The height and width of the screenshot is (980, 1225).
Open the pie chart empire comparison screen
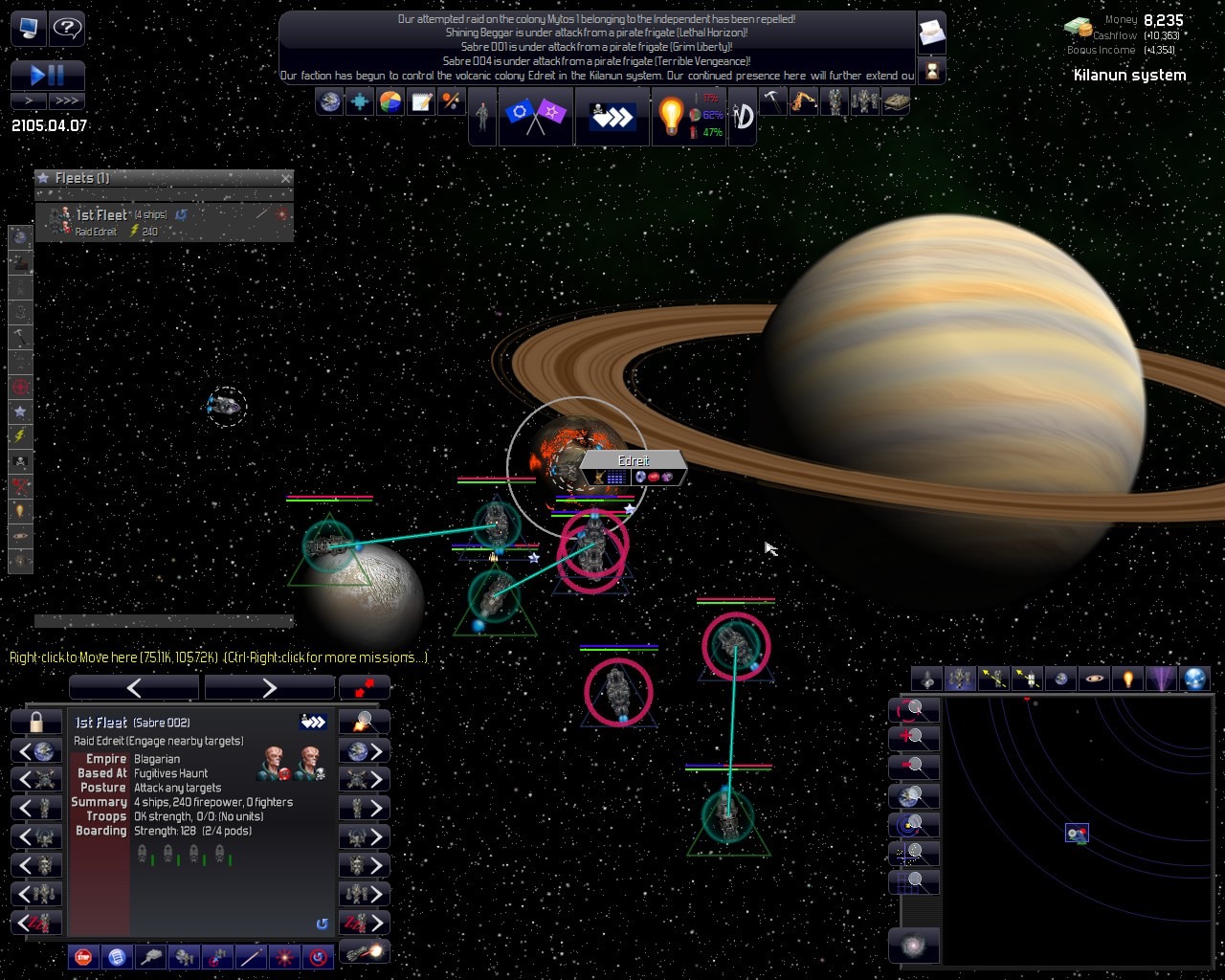coord(390,101)
